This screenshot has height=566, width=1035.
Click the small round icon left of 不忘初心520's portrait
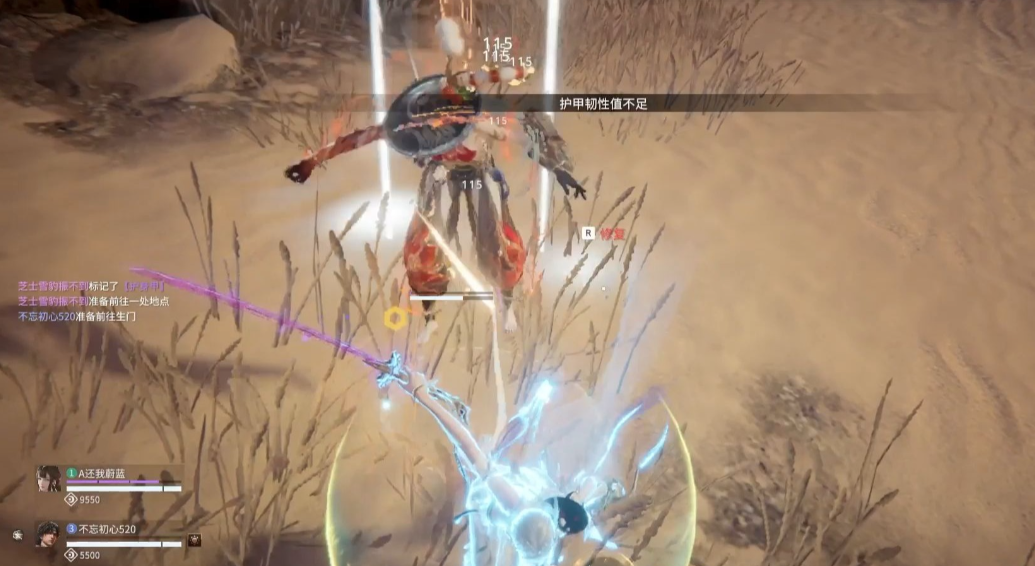(17, 535)
